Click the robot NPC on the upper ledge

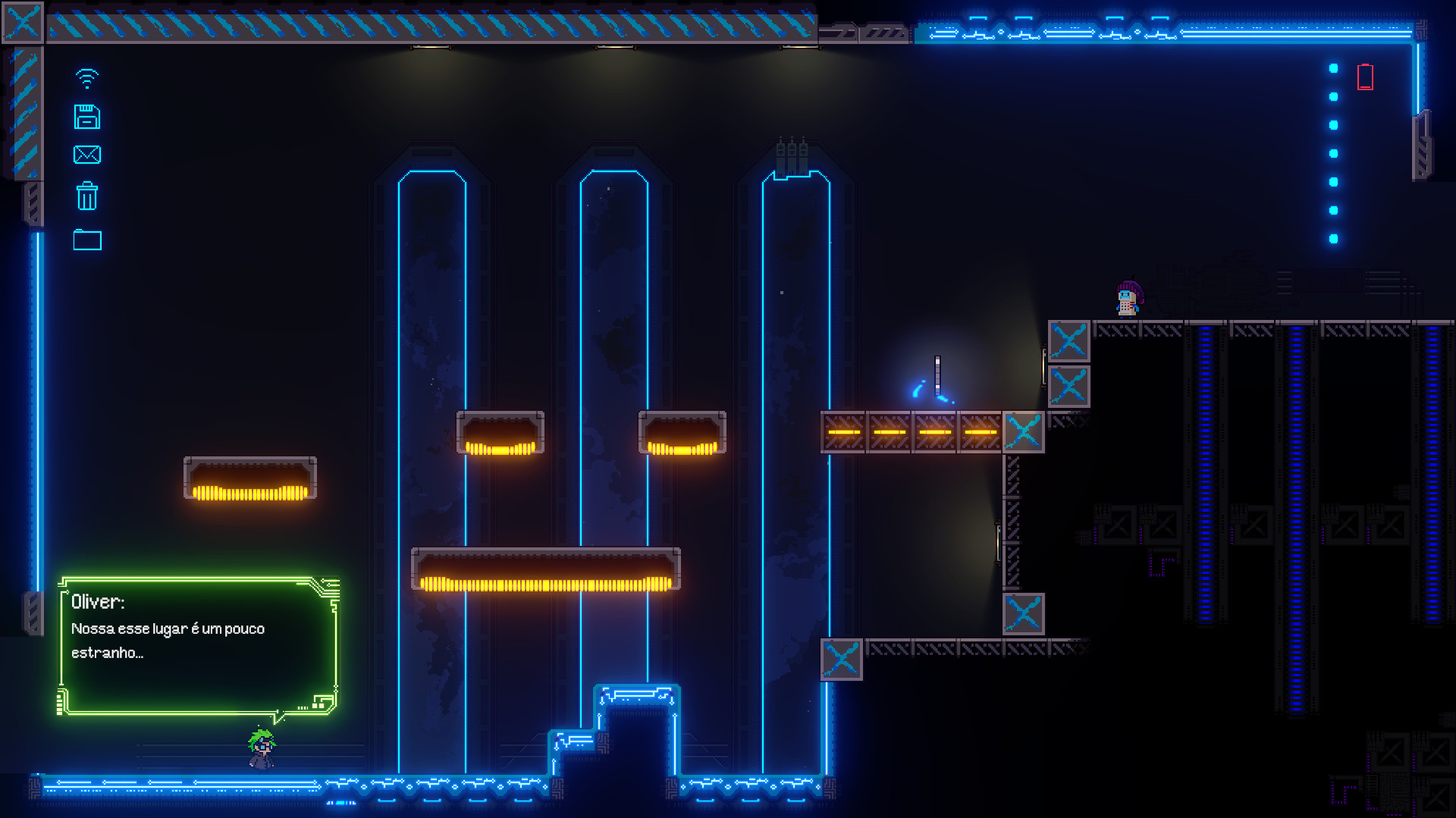[x=1127, y=297]
